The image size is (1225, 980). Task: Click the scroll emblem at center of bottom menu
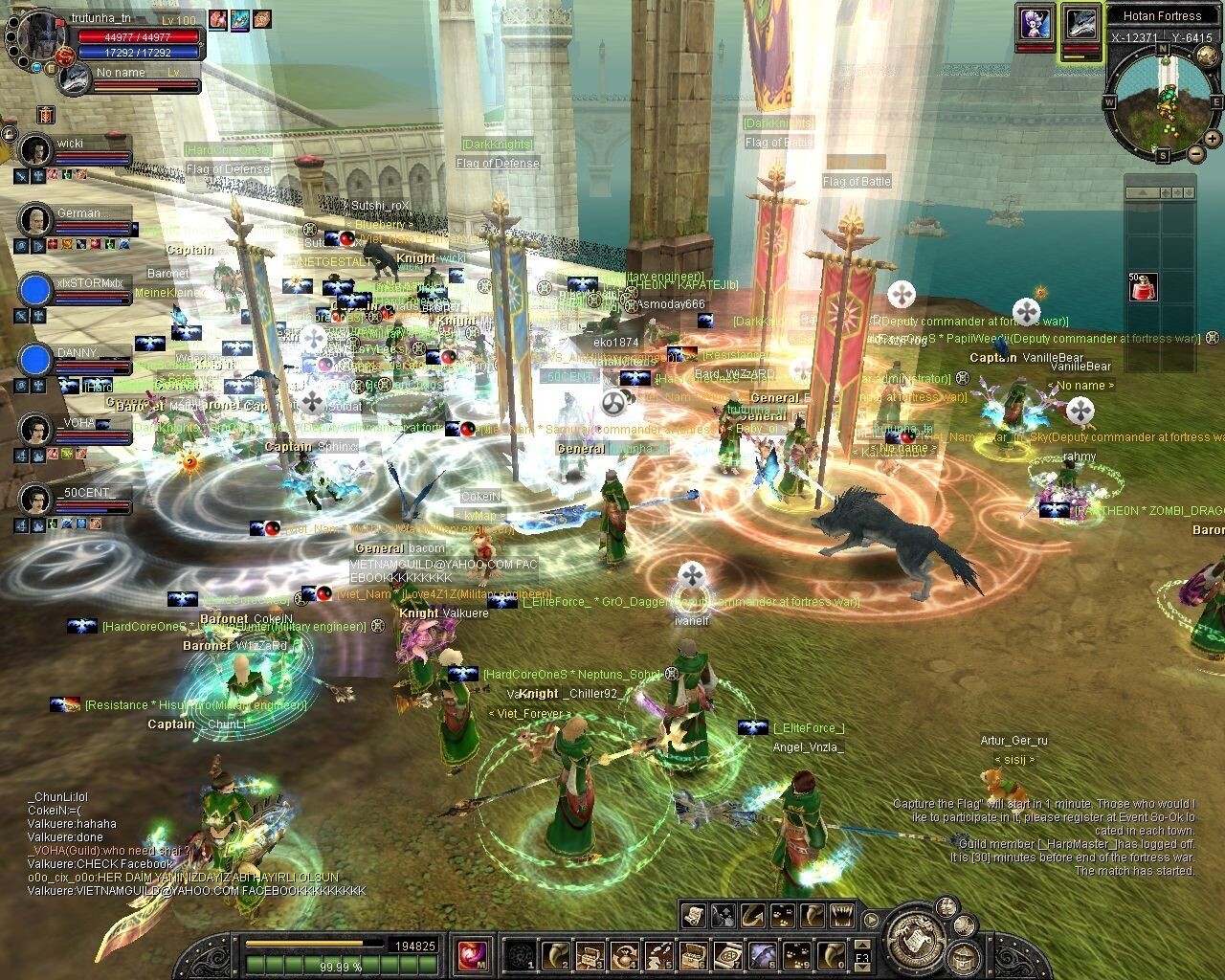point(917,942)
